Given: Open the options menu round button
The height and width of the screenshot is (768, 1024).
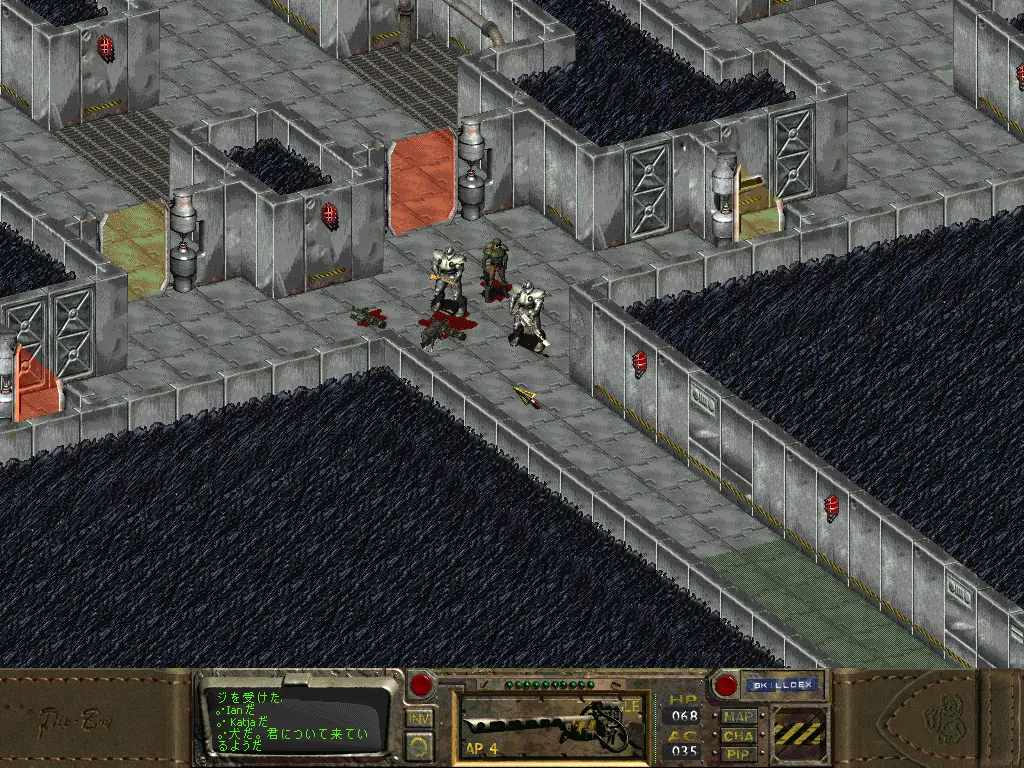Looking at the screenshot, I should [421, 745].
